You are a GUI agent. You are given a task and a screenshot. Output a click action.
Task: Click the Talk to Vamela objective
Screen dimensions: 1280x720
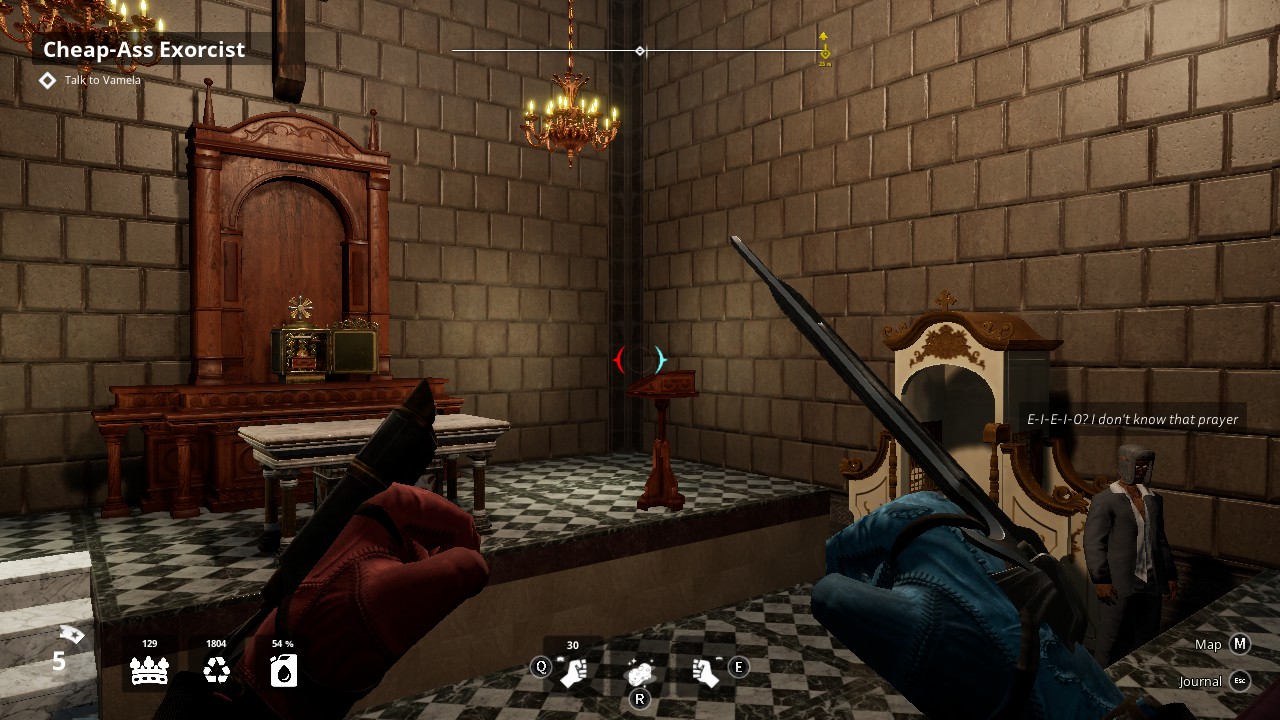pos(102,80)
